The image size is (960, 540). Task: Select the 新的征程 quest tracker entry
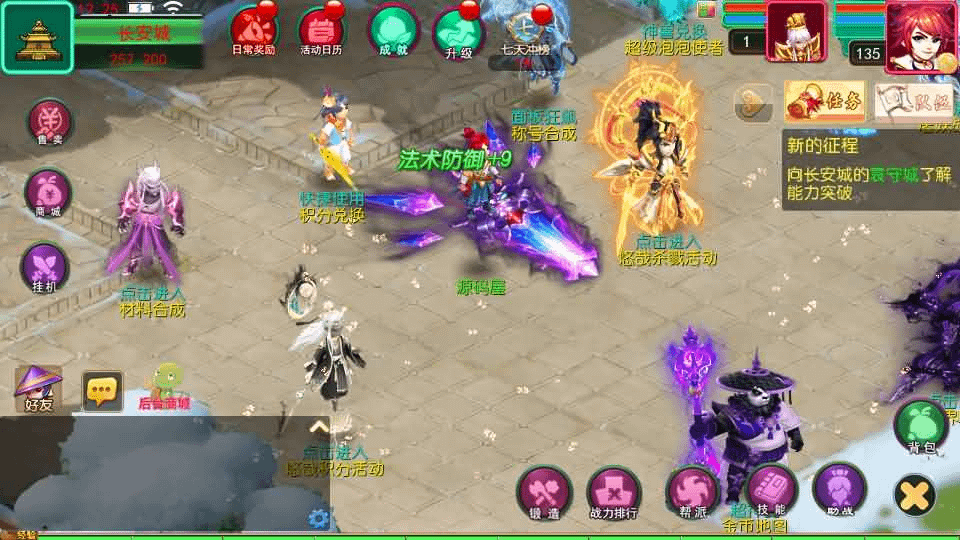coord(866,168)
